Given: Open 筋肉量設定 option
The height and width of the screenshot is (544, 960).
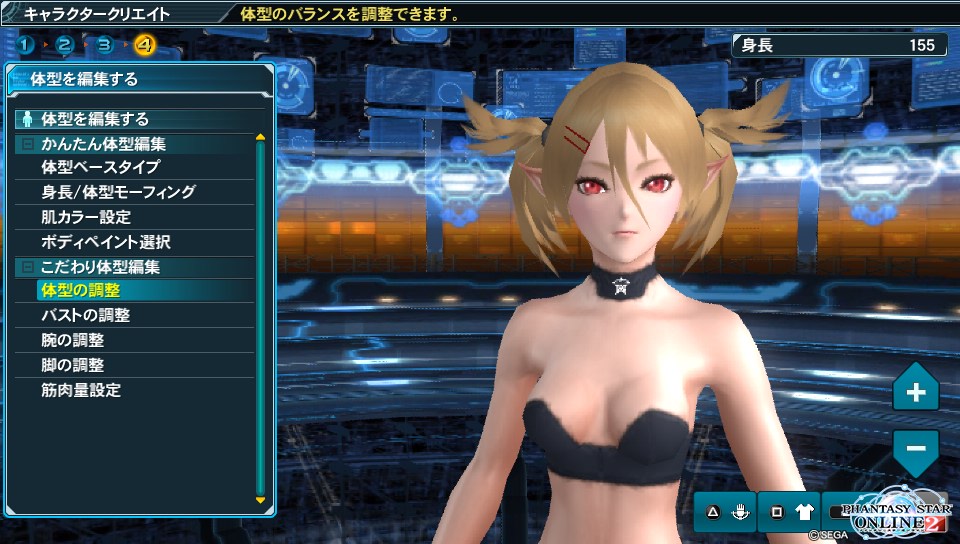Looking at the screenshot, I should coord(81,391).
